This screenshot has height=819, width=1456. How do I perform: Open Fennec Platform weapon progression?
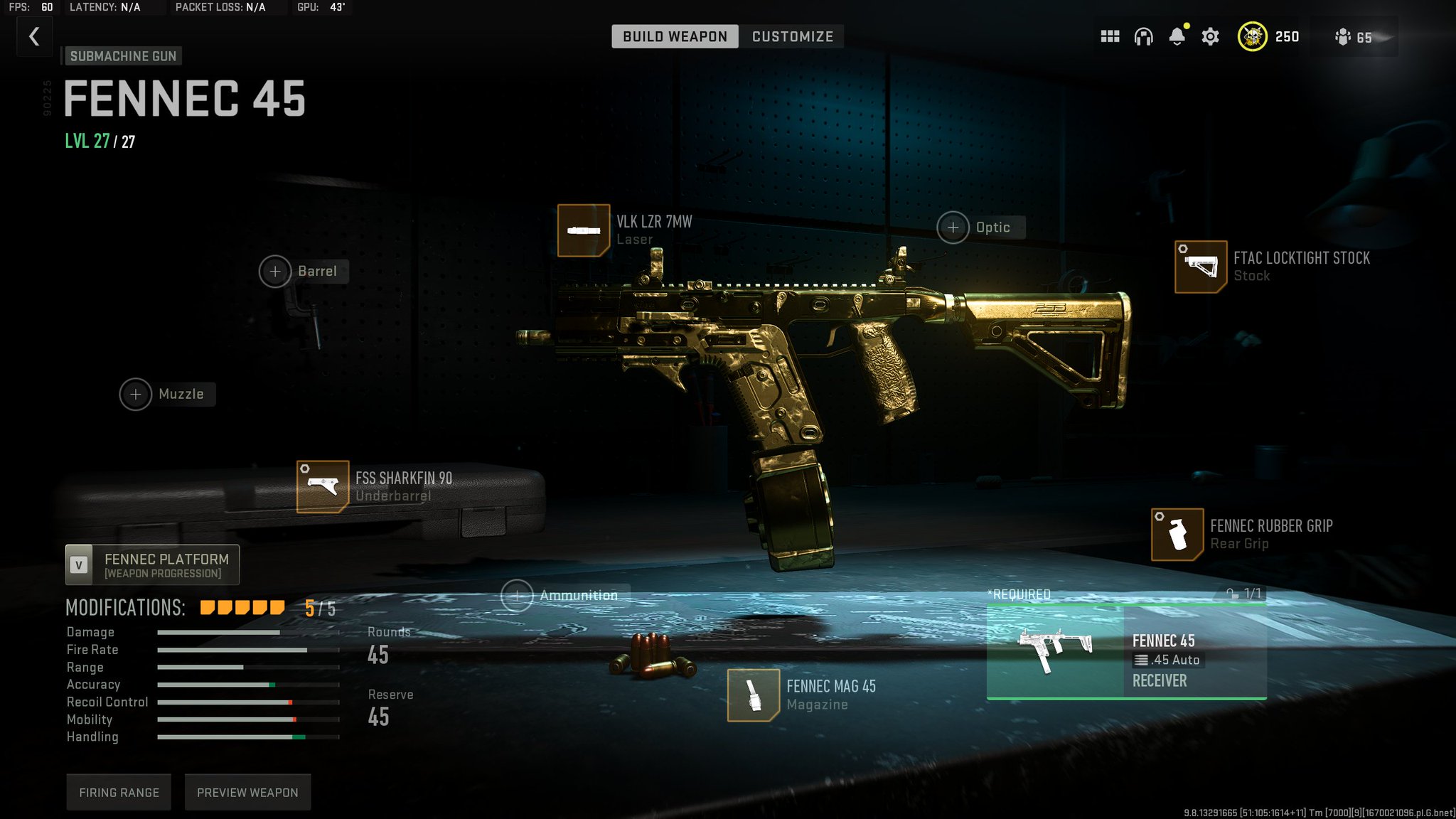pyautogui.click(x=153, y=565)
